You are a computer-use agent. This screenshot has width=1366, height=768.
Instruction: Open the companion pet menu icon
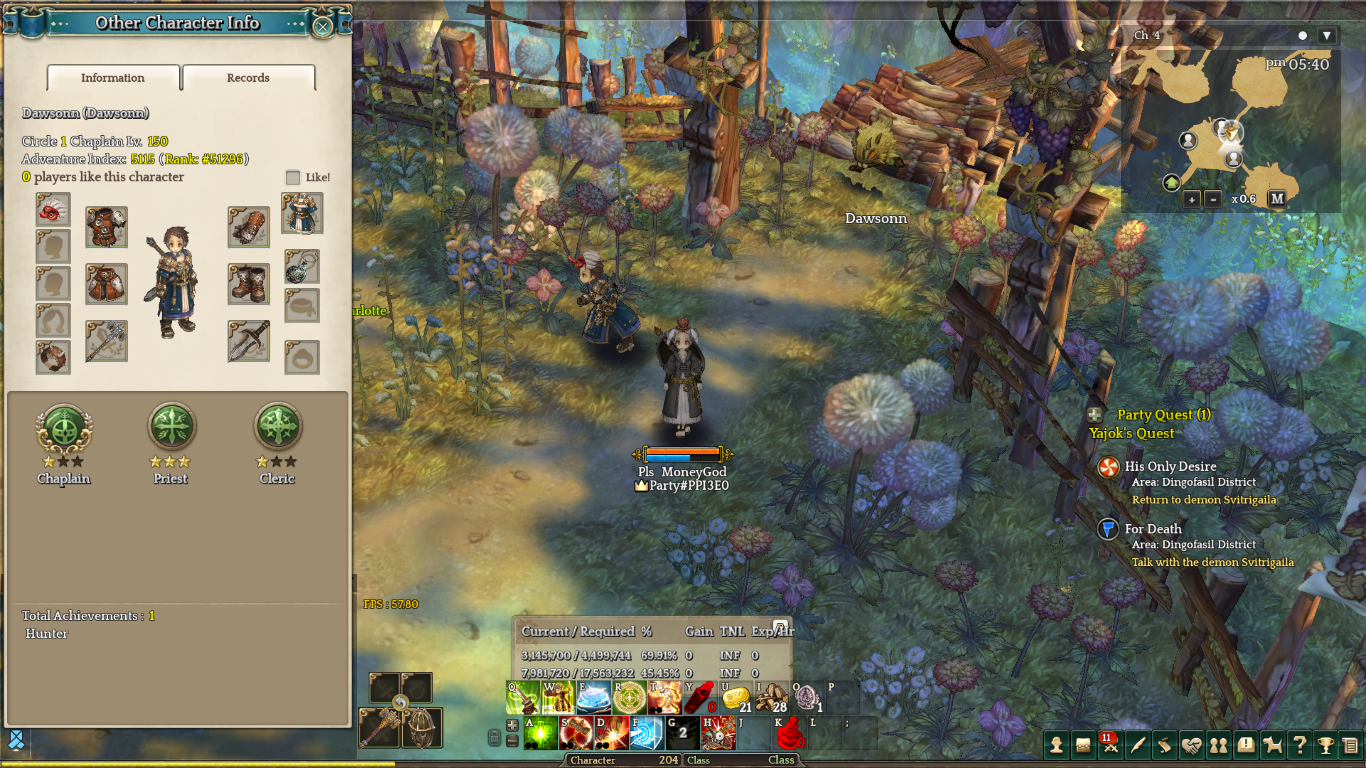tap(1273, 745)
